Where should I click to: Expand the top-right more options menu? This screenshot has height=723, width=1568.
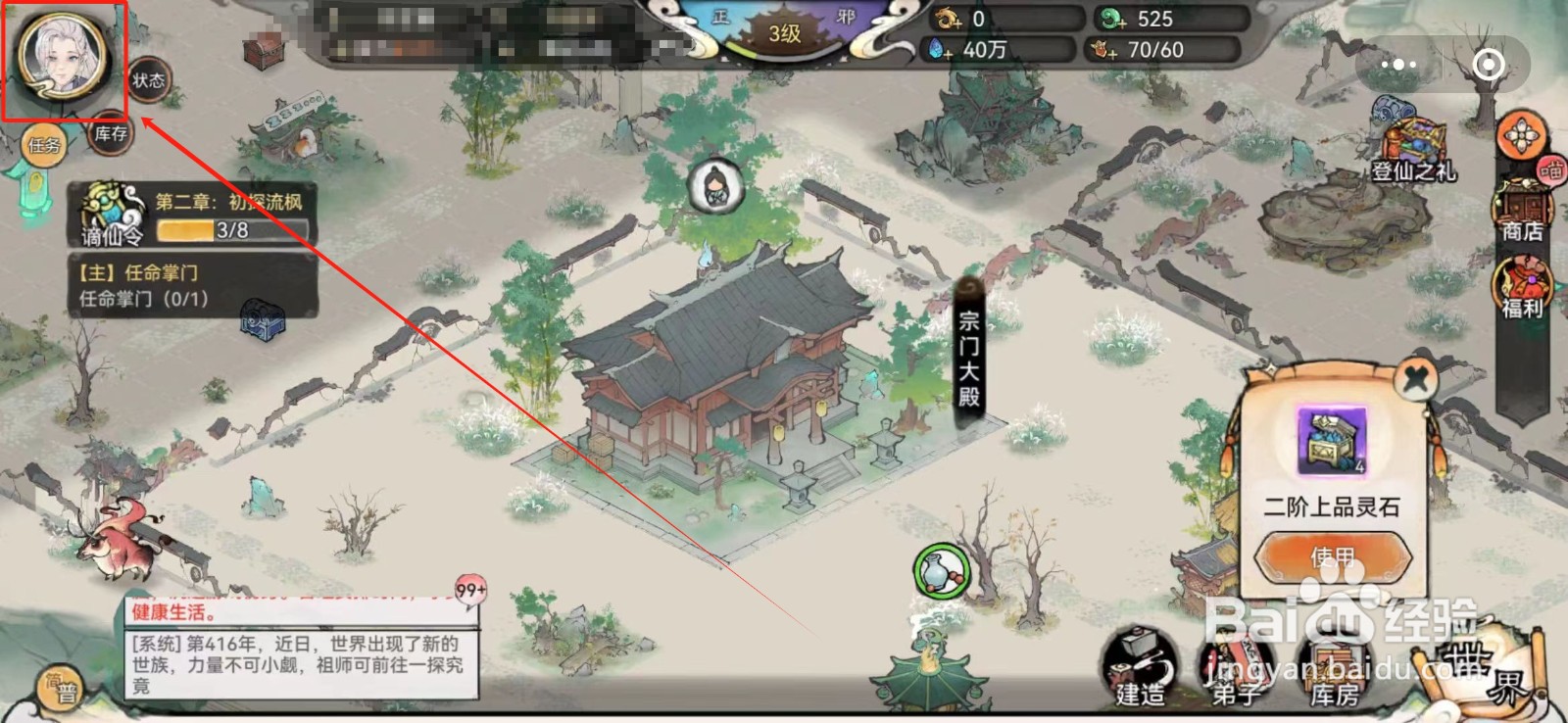1398,63
